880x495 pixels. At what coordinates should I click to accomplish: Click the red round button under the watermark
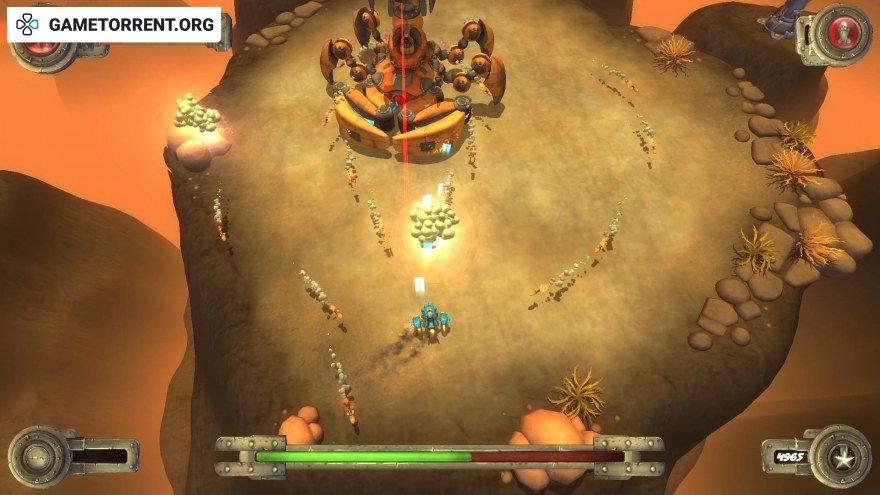39,49
